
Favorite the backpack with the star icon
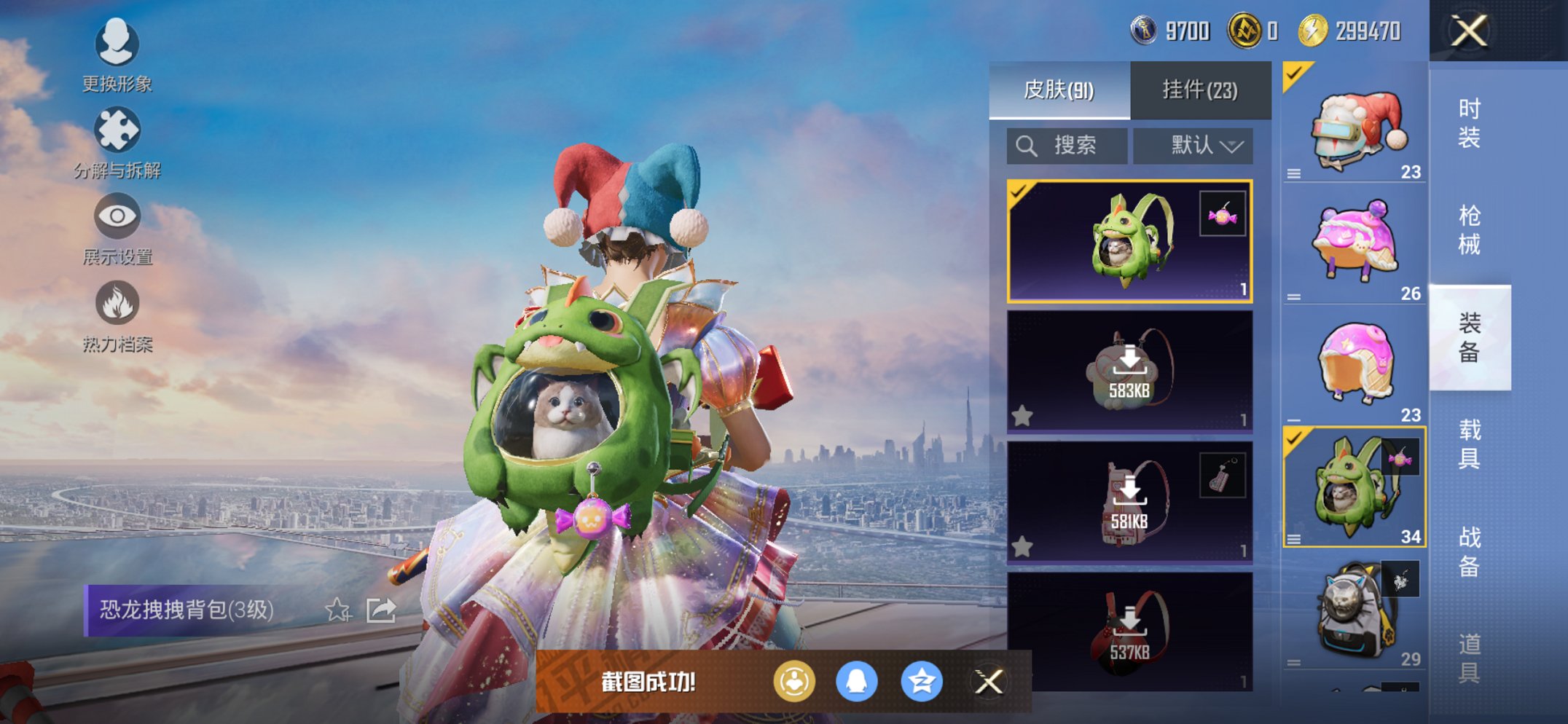pos(337,610)
